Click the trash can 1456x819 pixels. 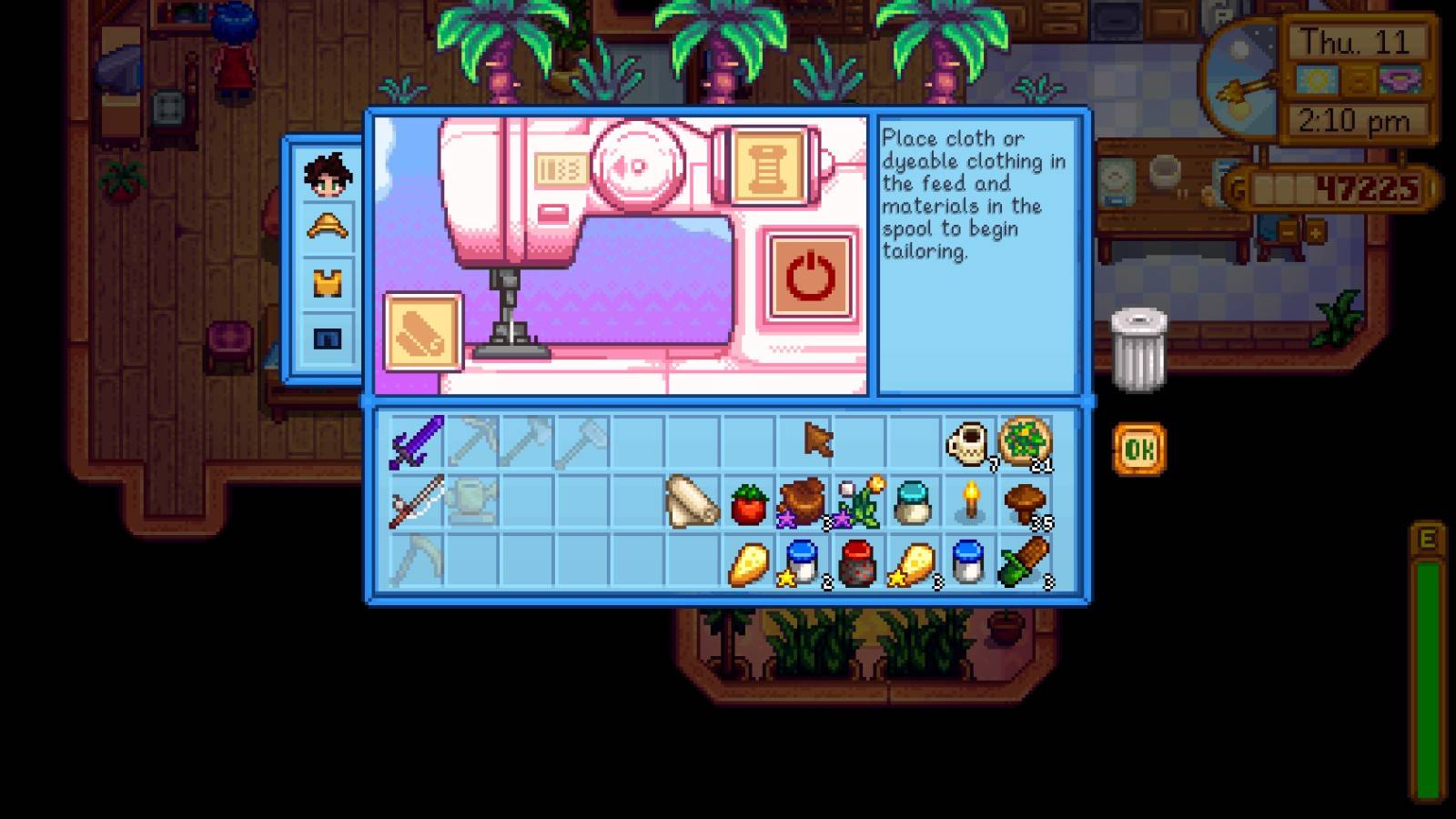(x=1137, y=349)
